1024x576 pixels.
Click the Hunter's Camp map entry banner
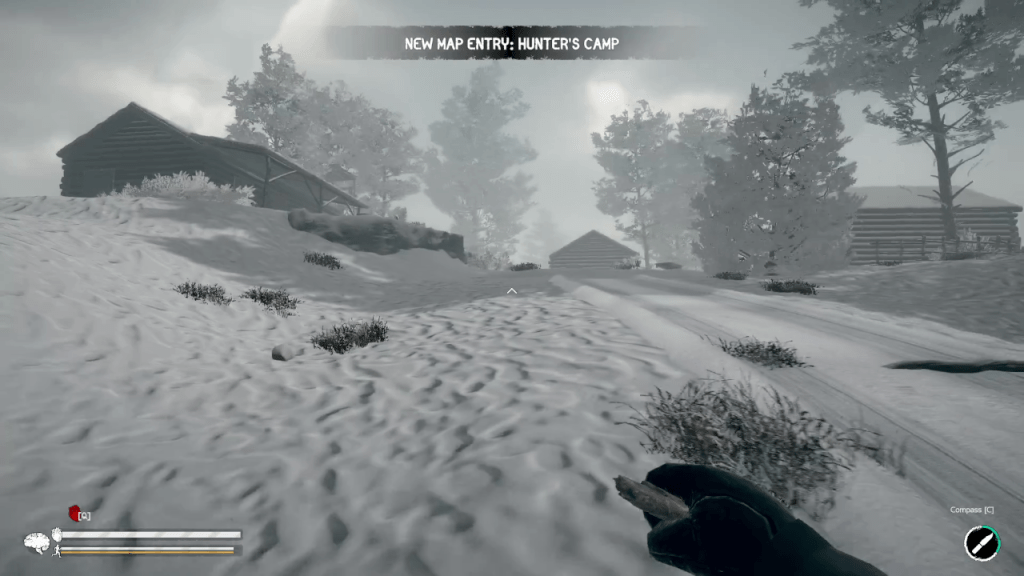pyautogui.click(x=511, y=43)
